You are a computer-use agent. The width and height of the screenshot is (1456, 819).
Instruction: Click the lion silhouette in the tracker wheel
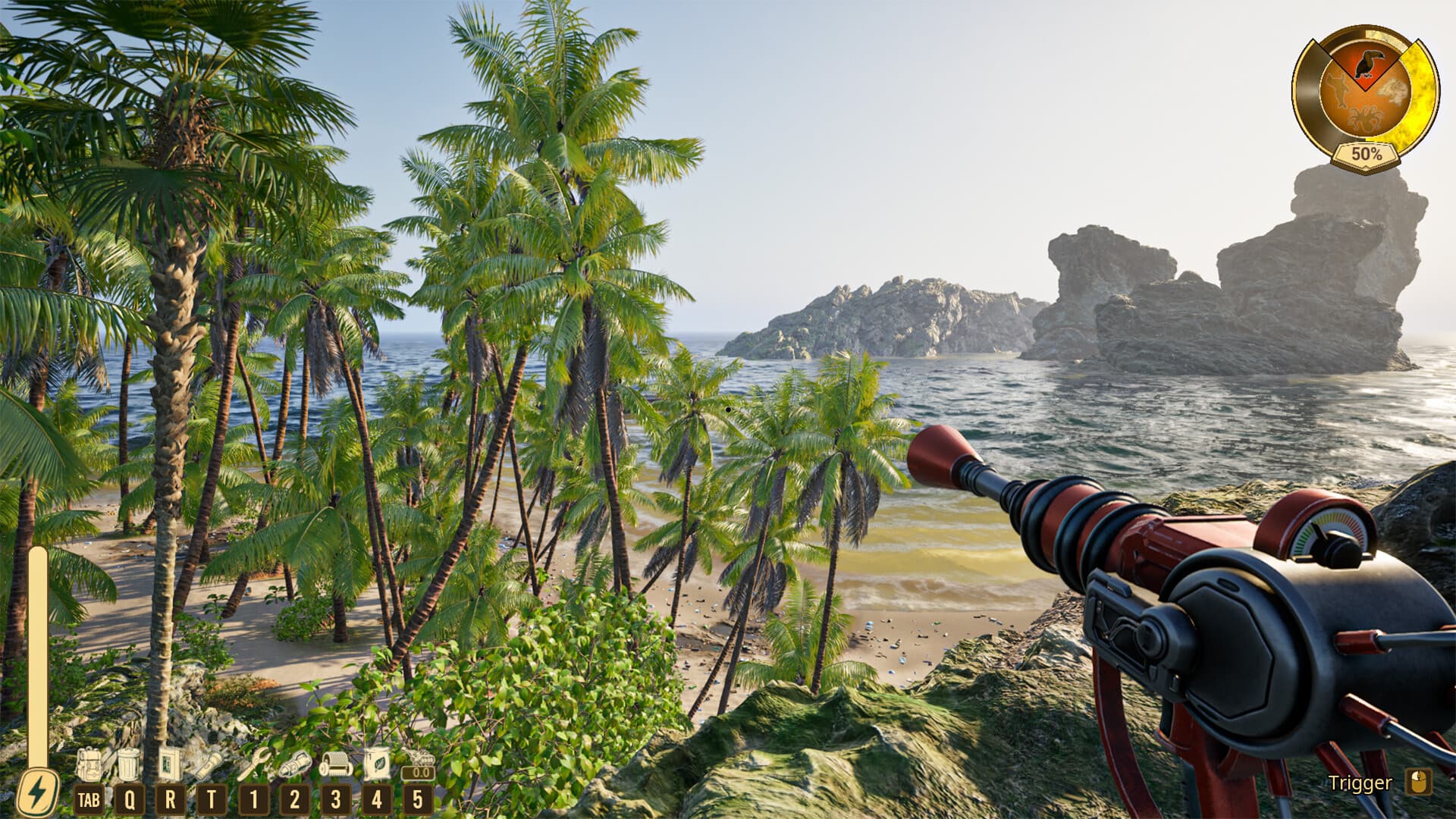[1392, 91]
